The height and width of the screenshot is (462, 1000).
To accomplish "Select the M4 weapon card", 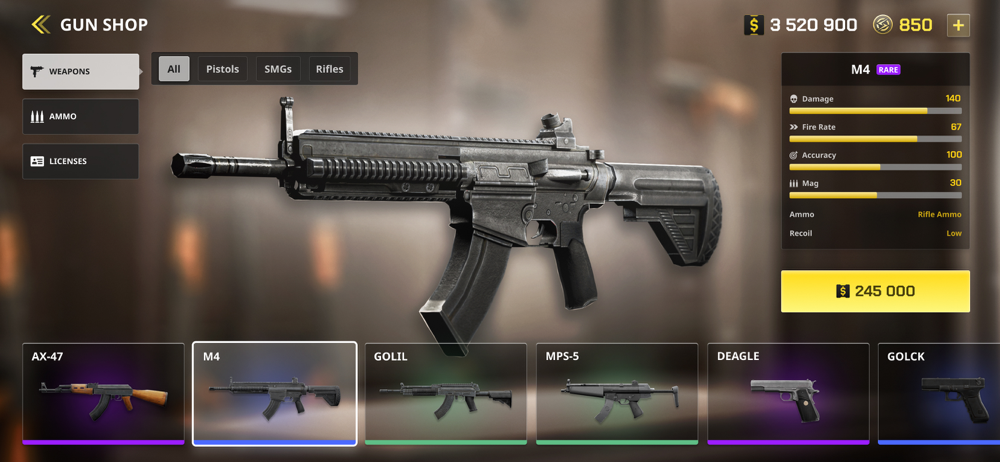I will click(x=275, y=393).
